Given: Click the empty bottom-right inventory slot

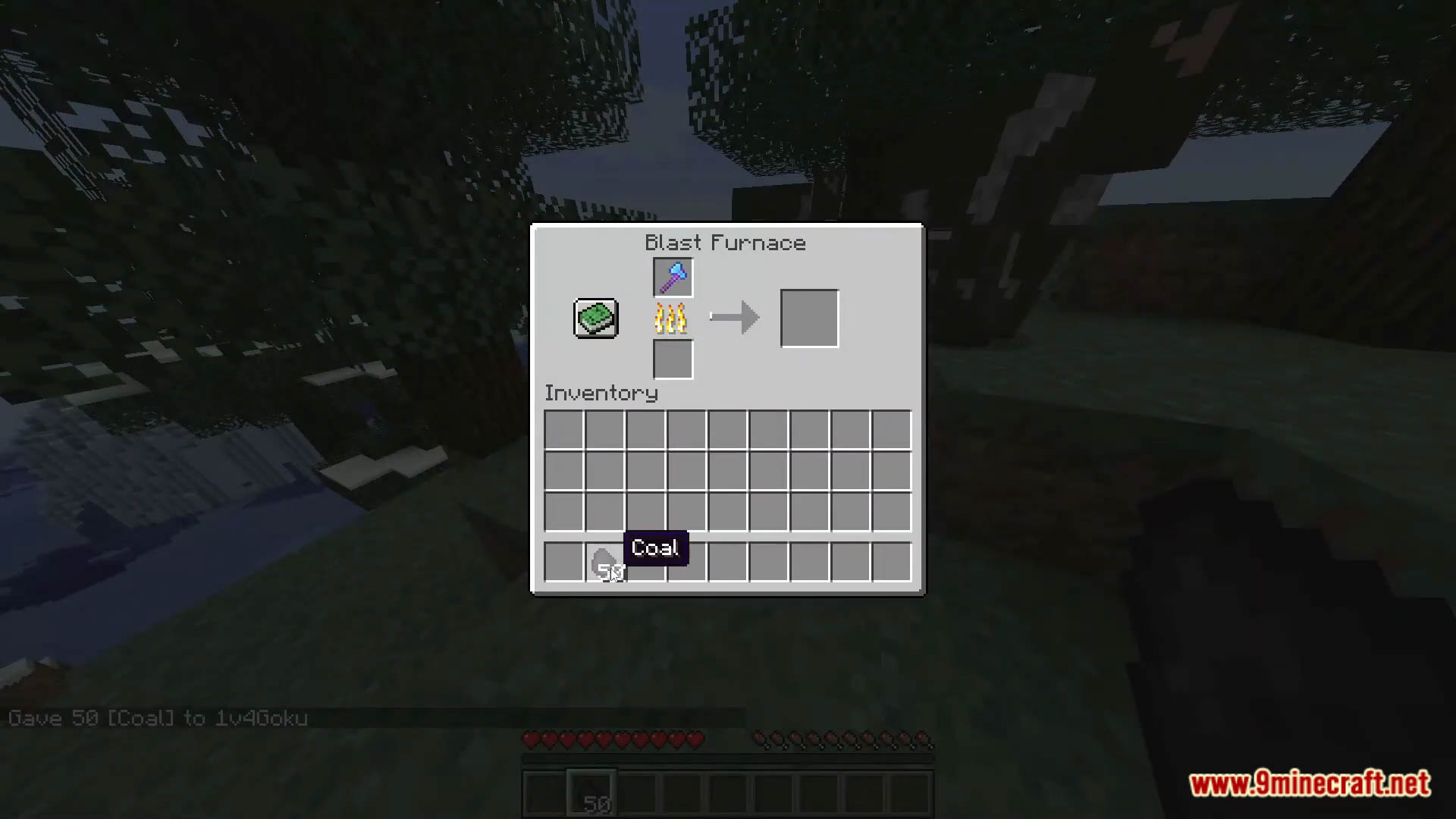Looking at the screenshot, I should pos(891,561).
